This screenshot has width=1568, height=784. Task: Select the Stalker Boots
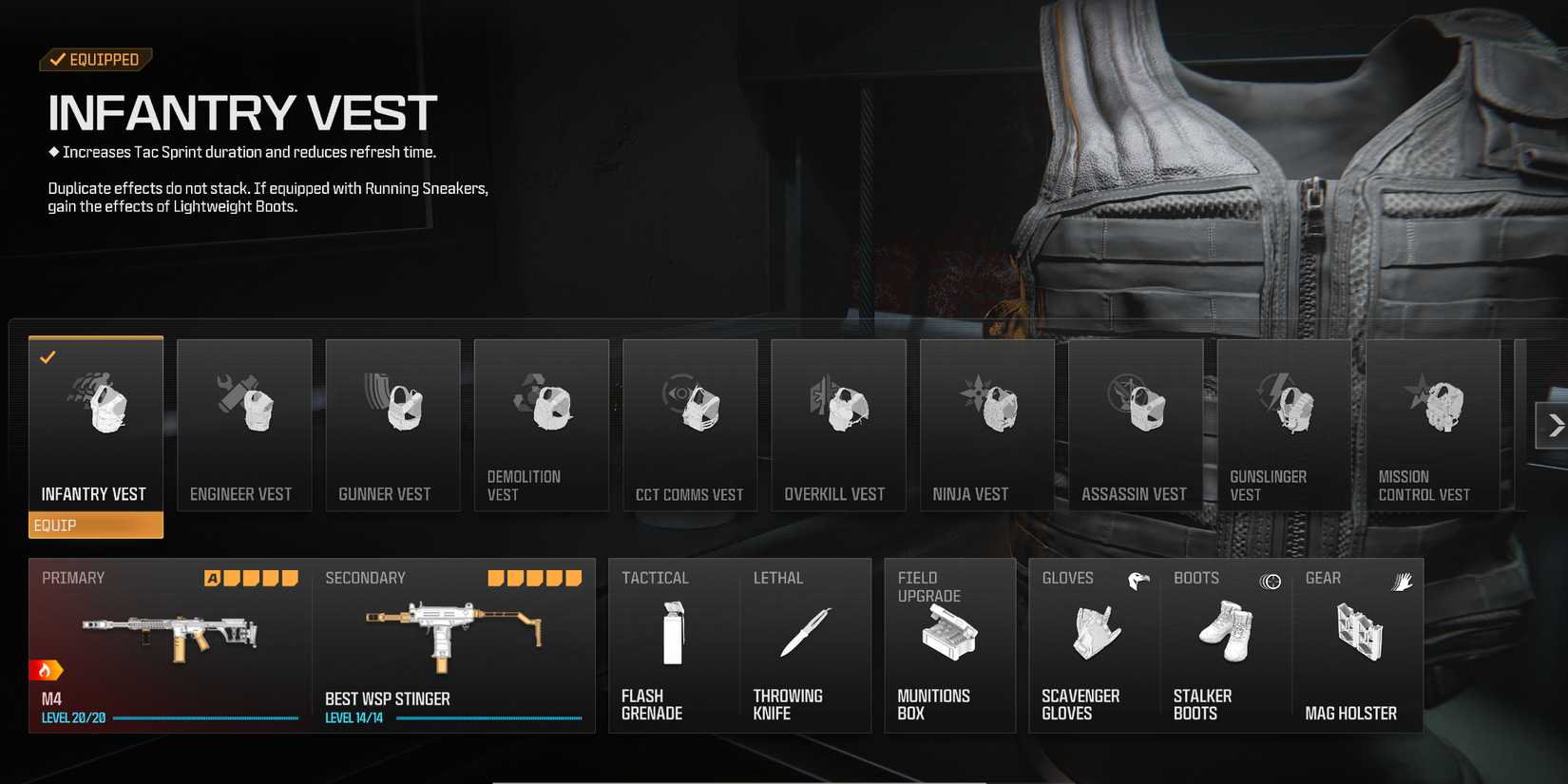(x=1225, y=646)
